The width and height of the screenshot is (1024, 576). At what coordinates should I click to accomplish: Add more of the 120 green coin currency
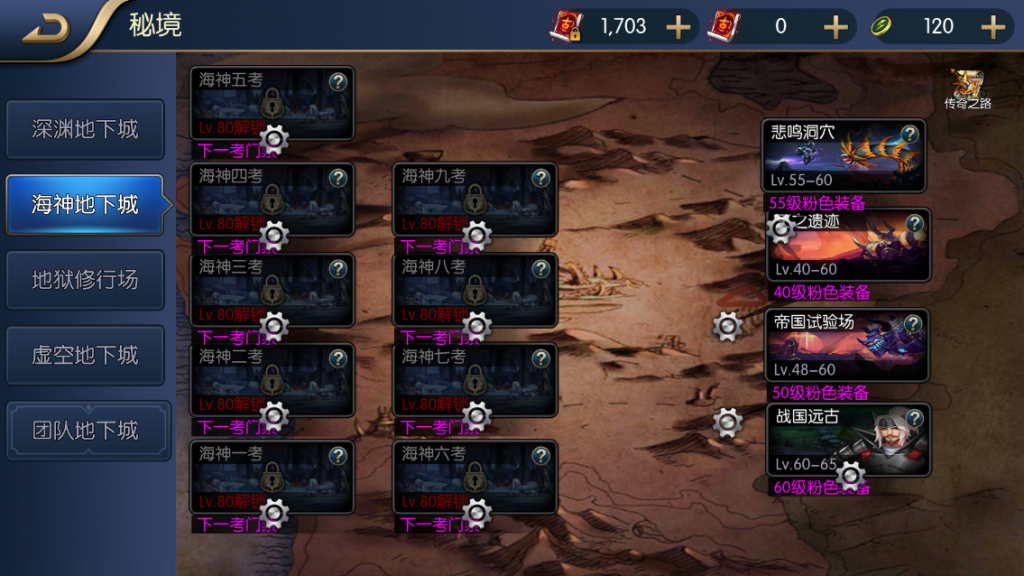993,27
